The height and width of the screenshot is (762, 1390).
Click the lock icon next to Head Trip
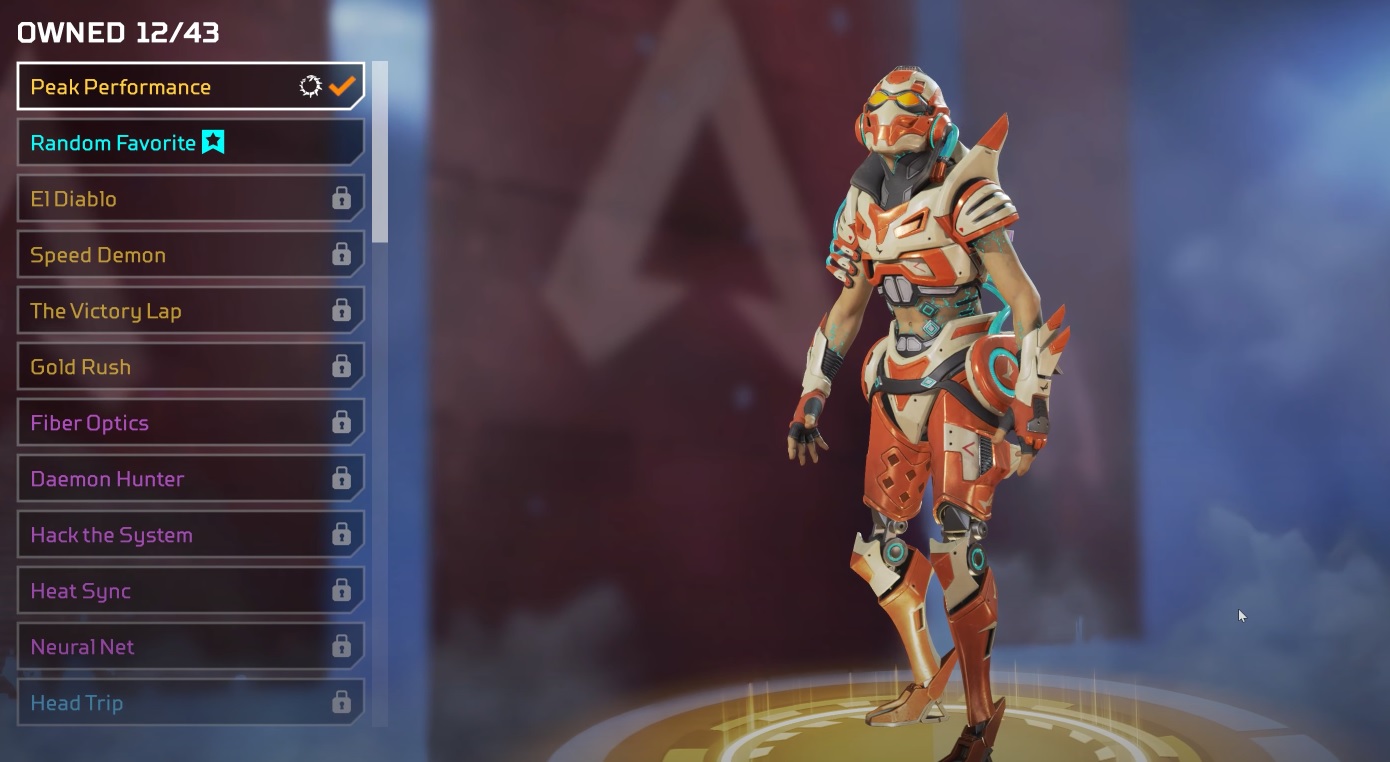[343, 703]
